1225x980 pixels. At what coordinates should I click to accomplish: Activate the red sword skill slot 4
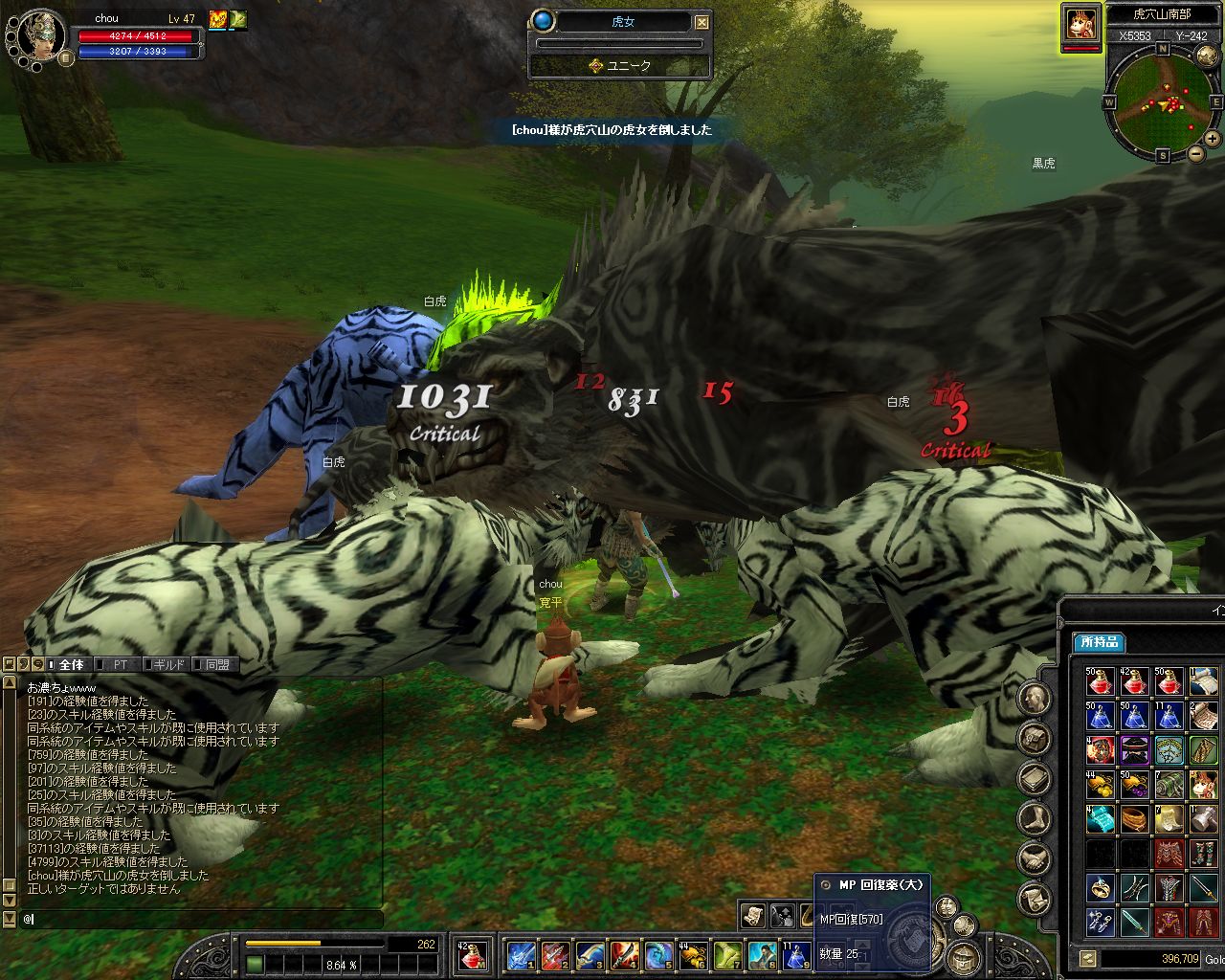[624, 955]
